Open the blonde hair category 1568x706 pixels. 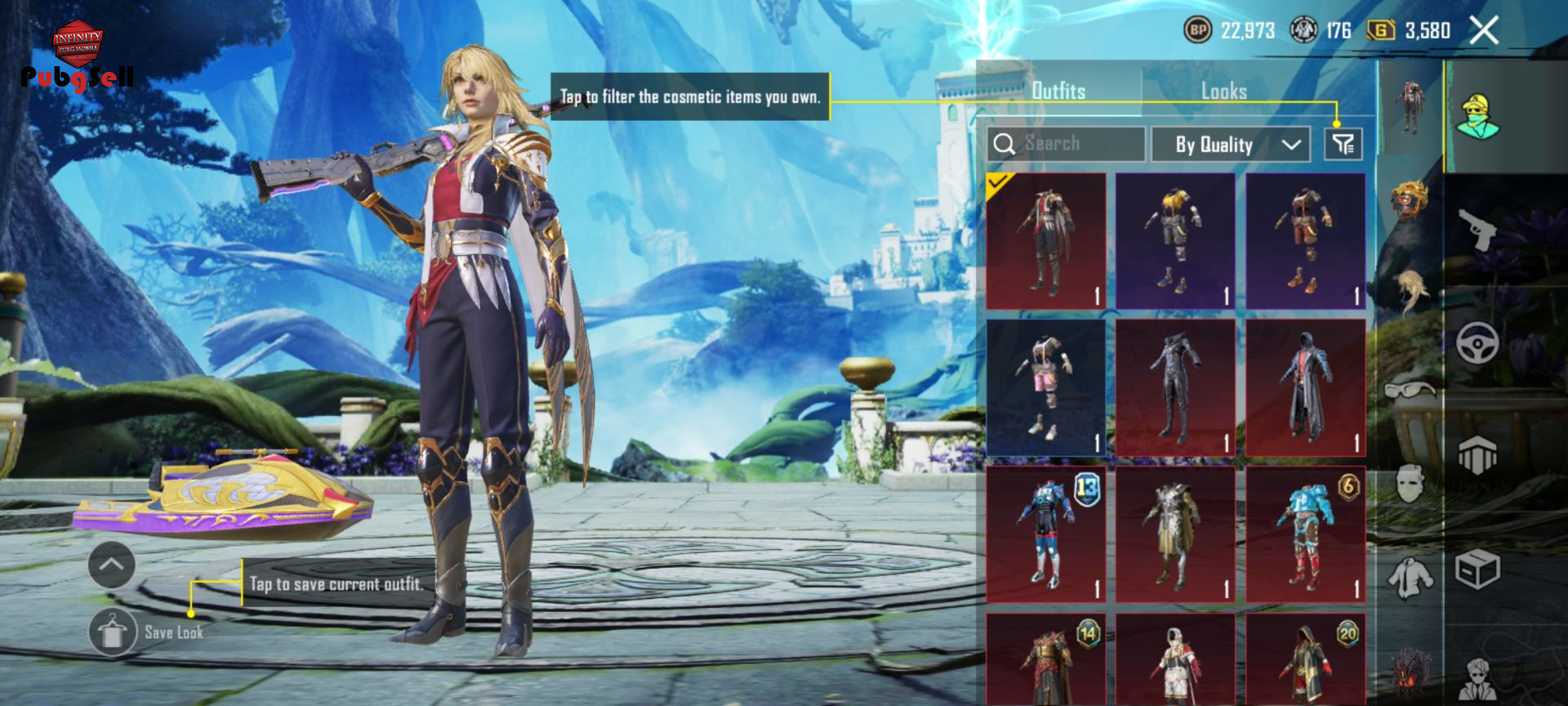pos(1410,292)
